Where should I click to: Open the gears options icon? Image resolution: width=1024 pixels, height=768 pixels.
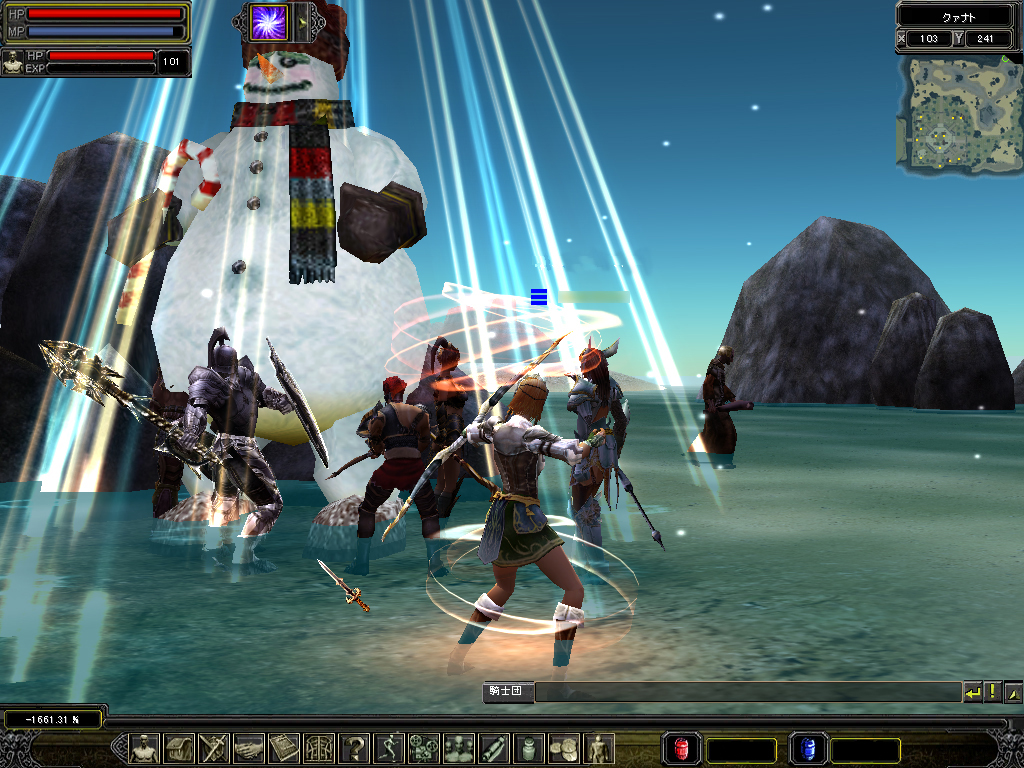(424, 748)
